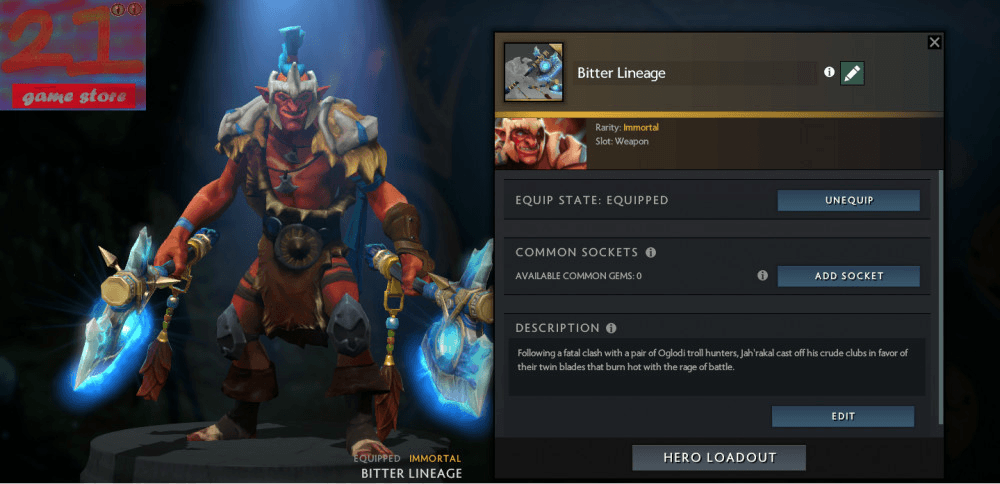Click the info icon beside Add Socket
Viewport: 1000px width, 484px height.
[x=763, y=276]
